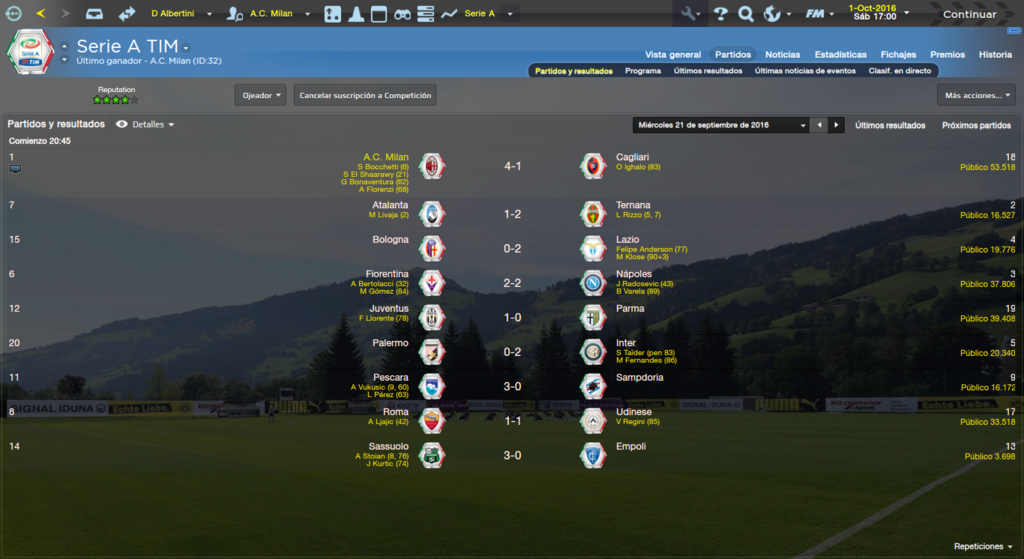Click Cancelar suscripción a Competición
The image size is (1024, 559).
(x=365, y=95)
